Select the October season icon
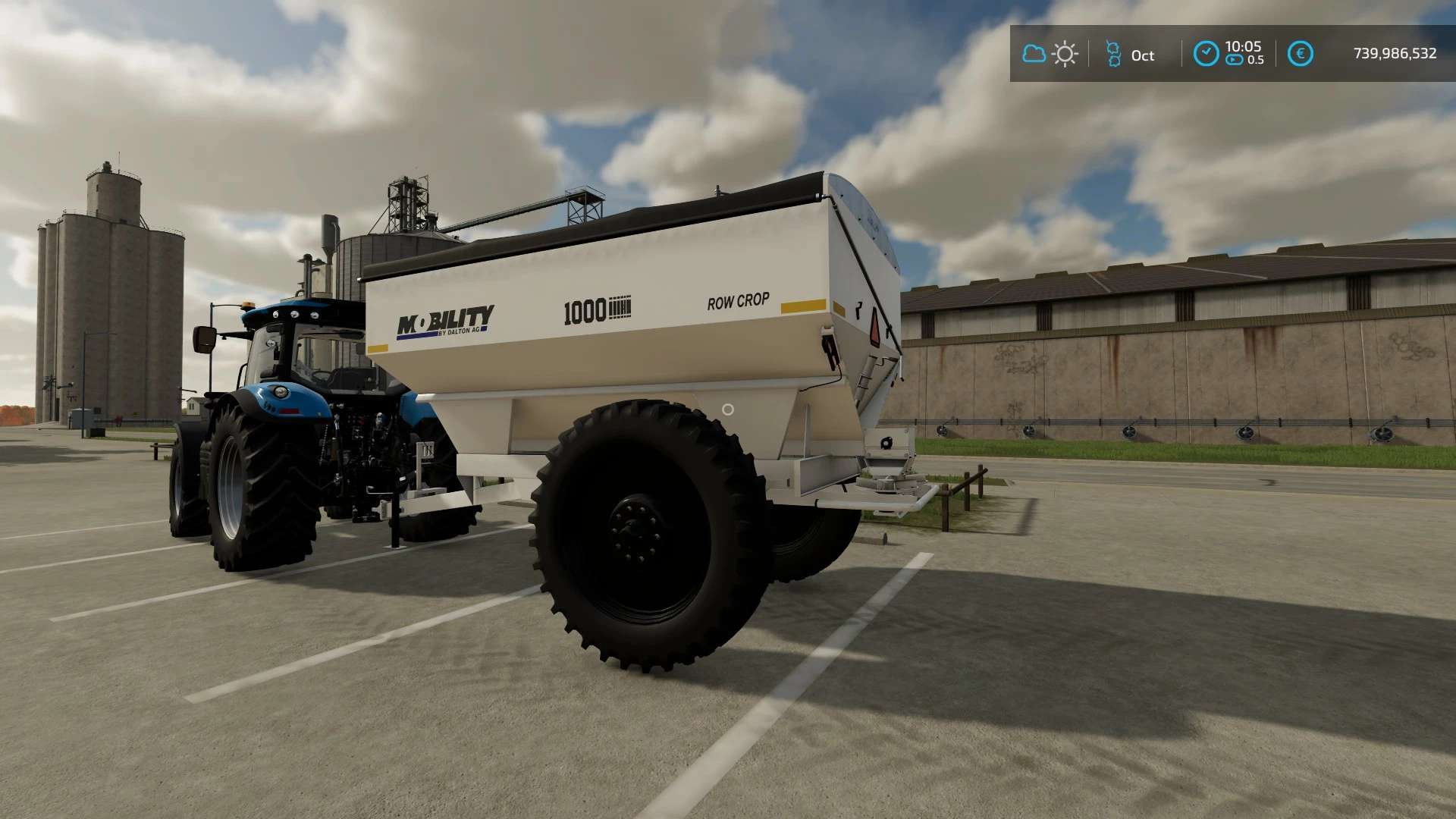Screen dimensions: 1456x819 pos(1113,54)
